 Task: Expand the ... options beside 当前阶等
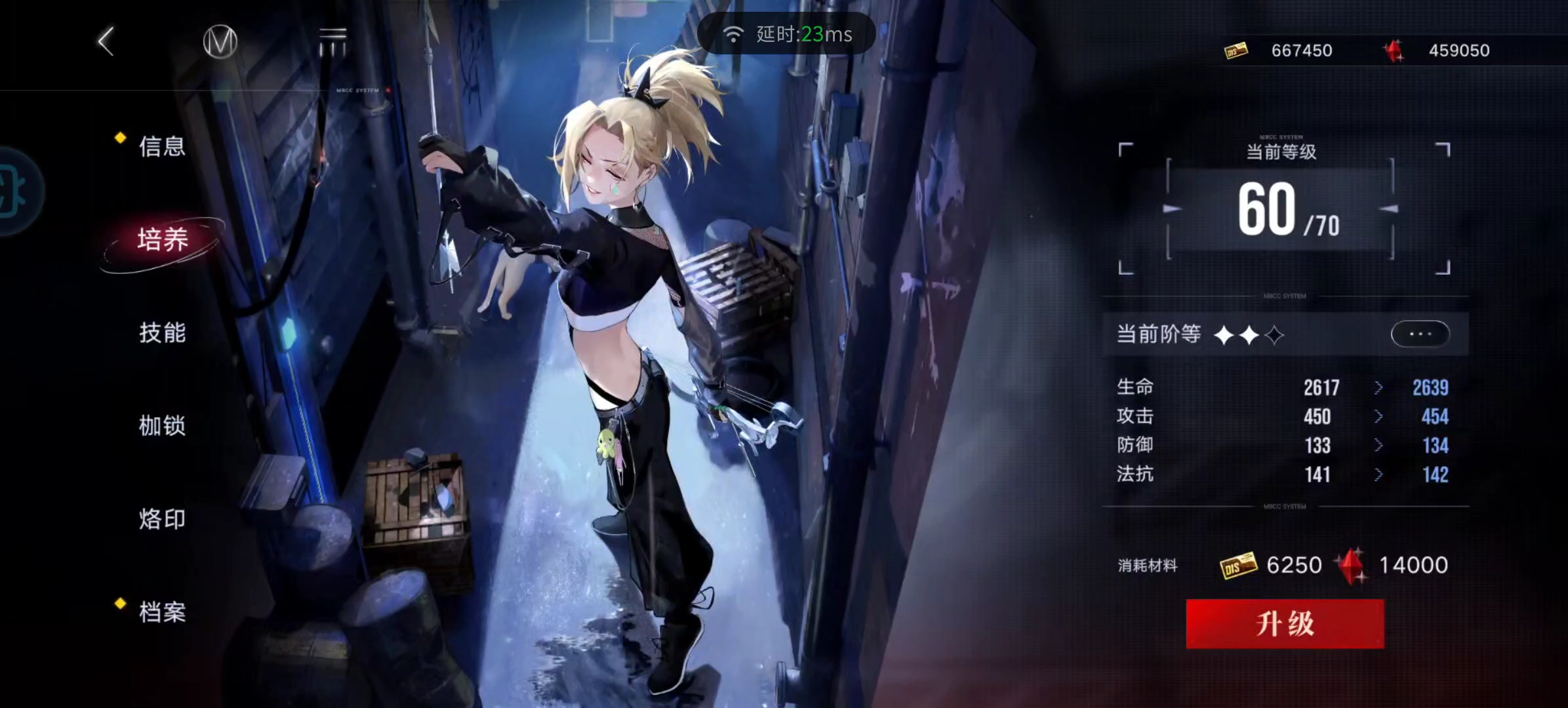(1420, 334)
